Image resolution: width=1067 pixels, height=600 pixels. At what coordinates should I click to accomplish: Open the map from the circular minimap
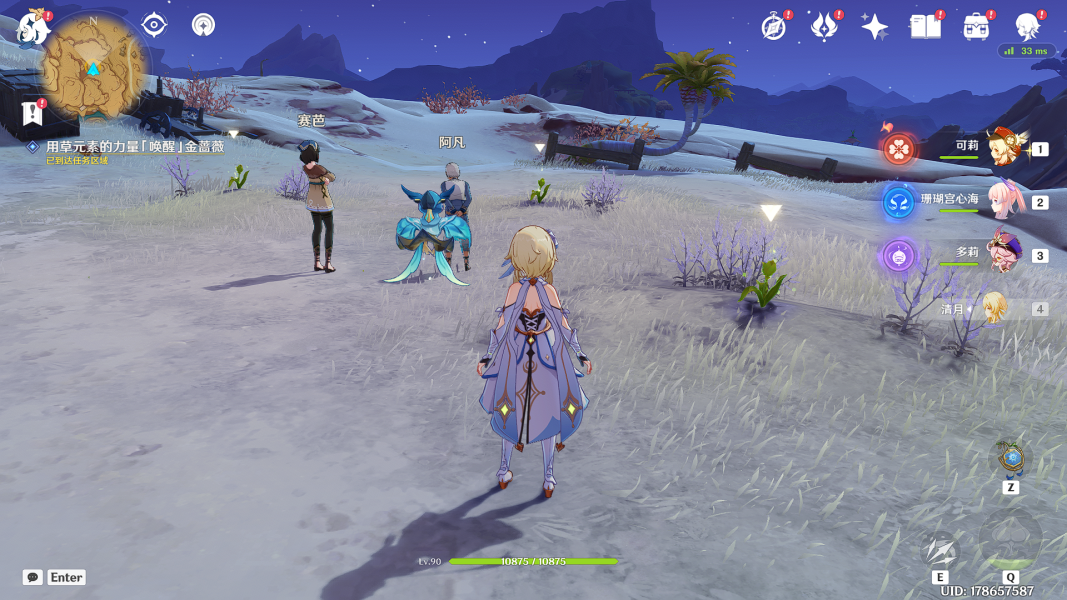(x=93, y=67)
